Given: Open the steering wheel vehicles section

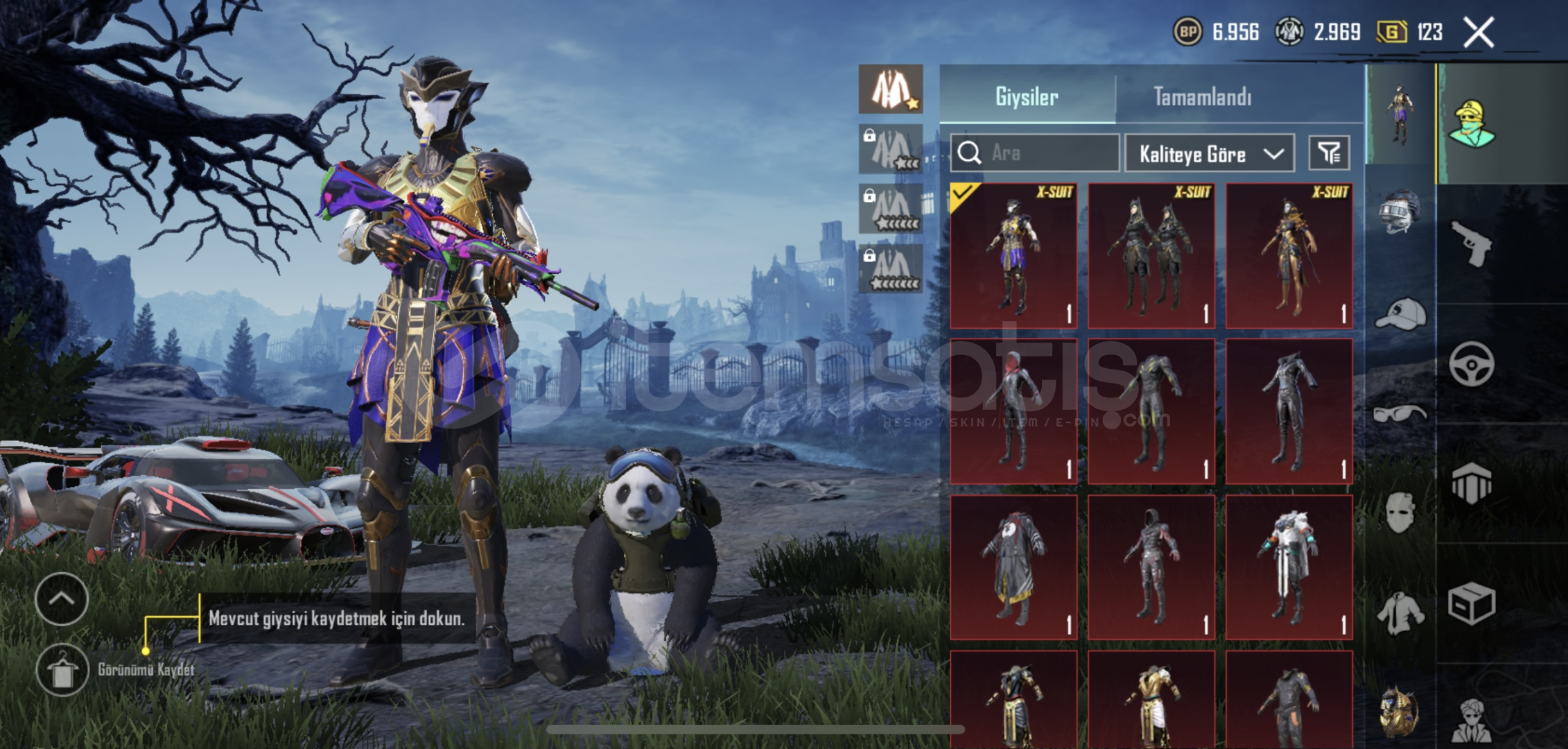Looking at the screenshot, I should click(1471, 363).
